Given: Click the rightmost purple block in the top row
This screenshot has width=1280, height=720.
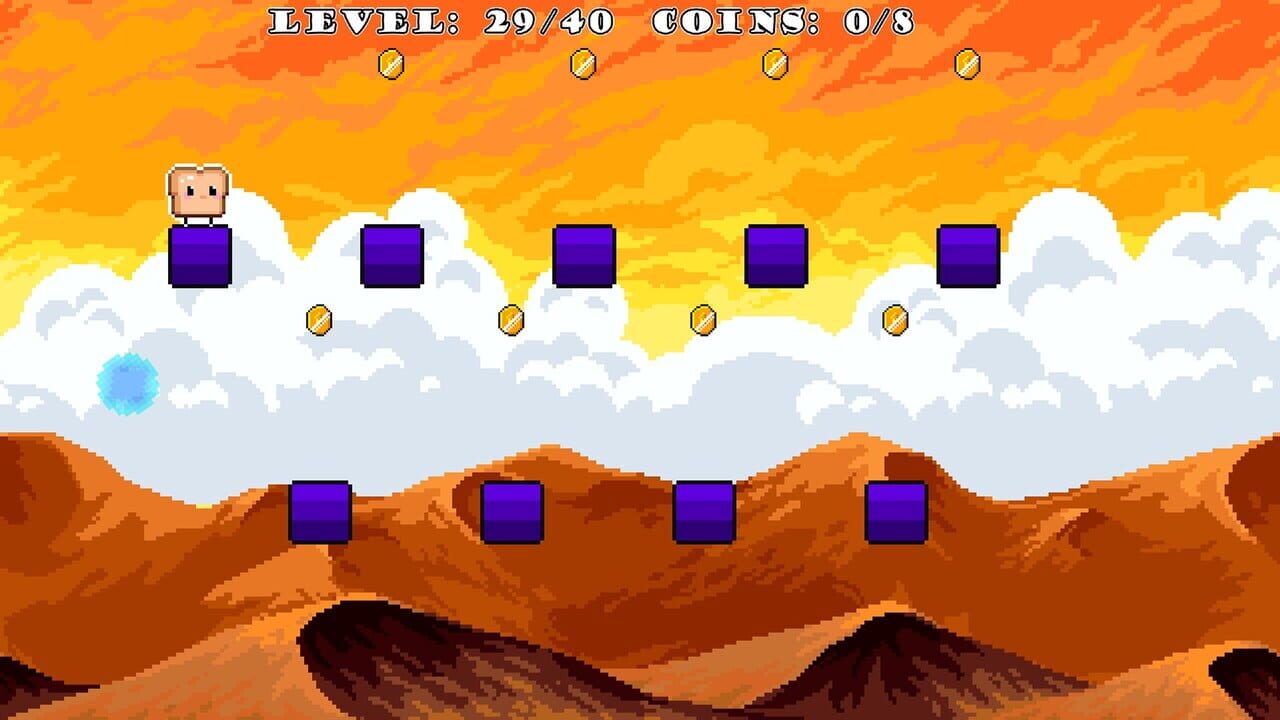Looking at the screenshot, I should pos(970,258).
